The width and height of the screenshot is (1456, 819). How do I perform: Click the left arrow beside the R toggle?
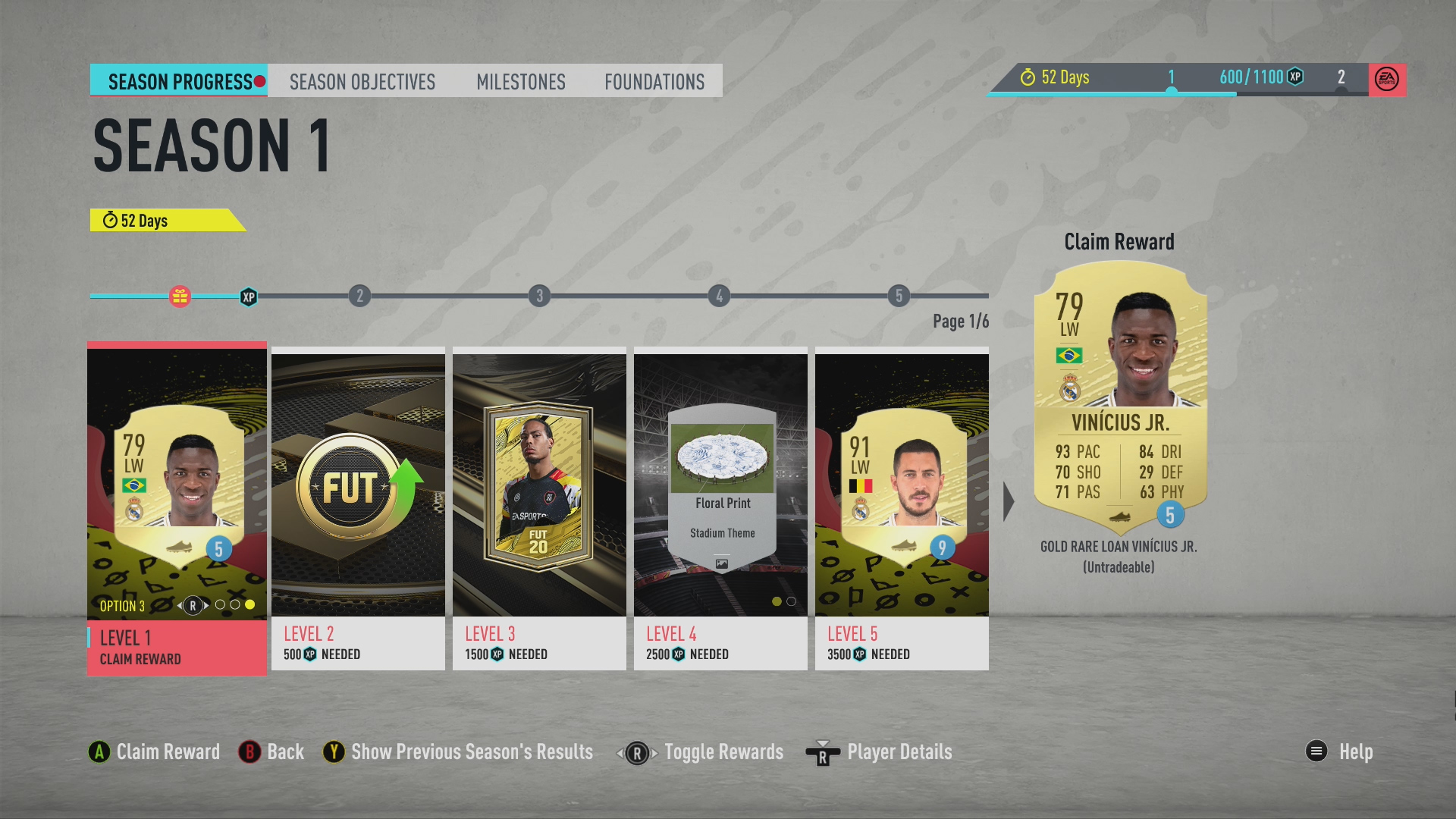(620, 752)
